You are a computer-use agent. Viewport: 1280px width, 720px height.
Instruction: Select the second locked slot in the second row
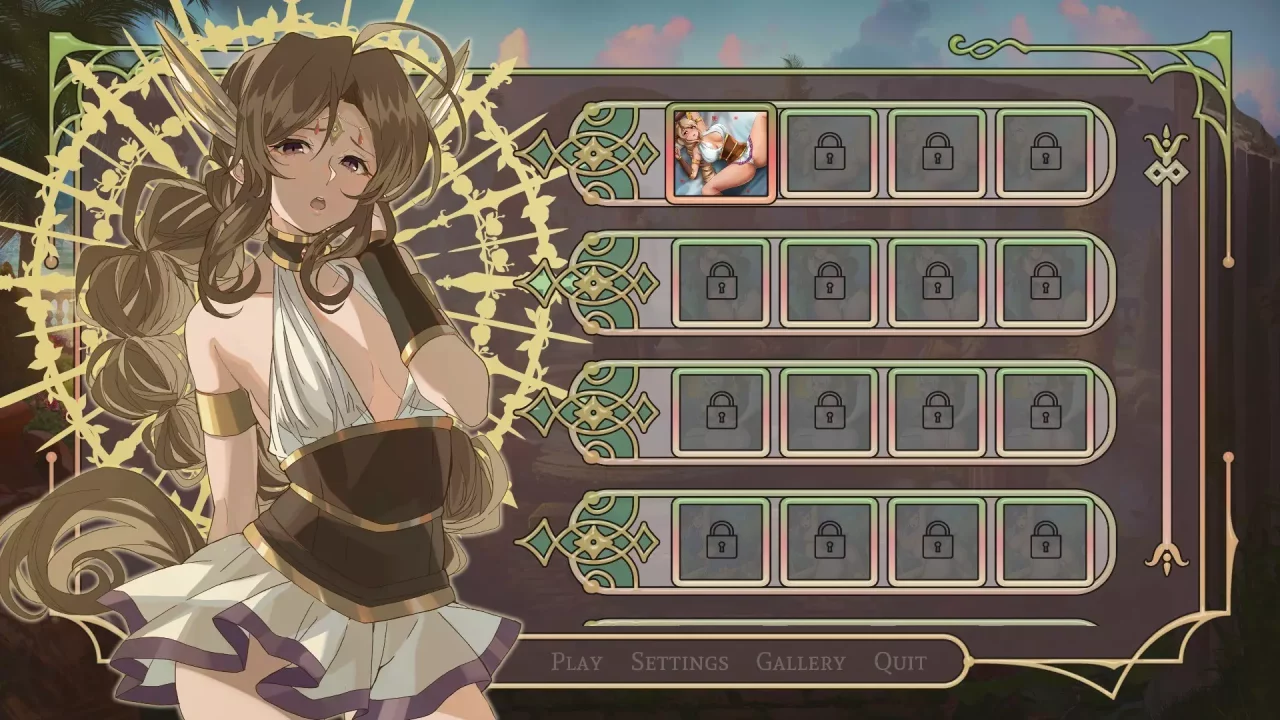[828, 281]
